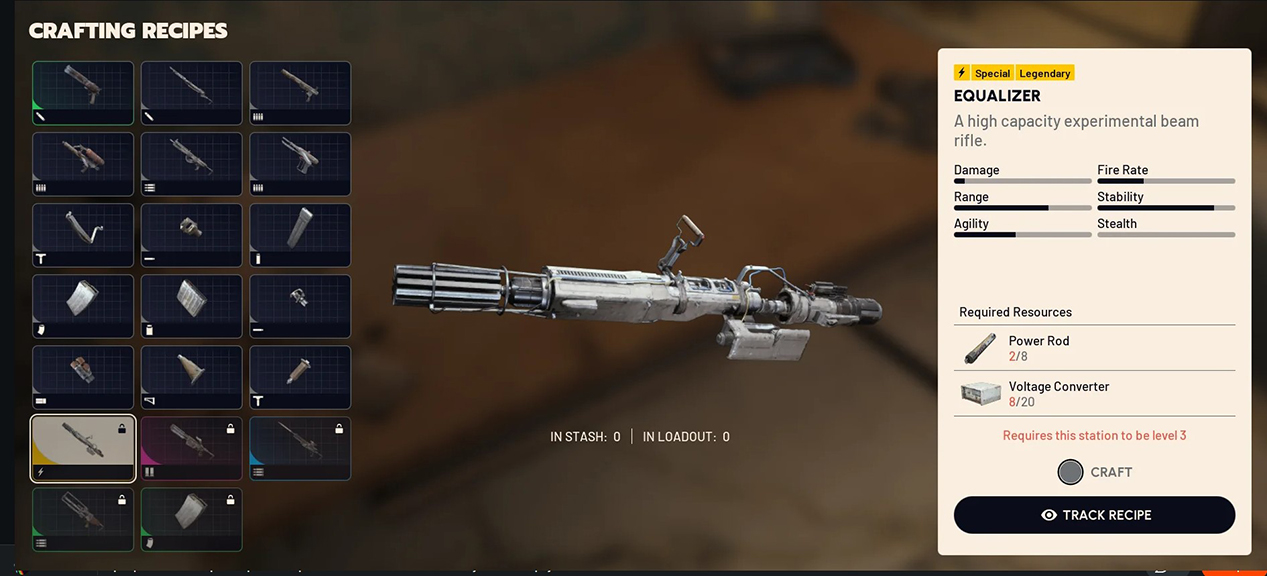This screenshot has width=1267, height=576.
Task: Select the Power Rod resource row
Action: 1094,348
